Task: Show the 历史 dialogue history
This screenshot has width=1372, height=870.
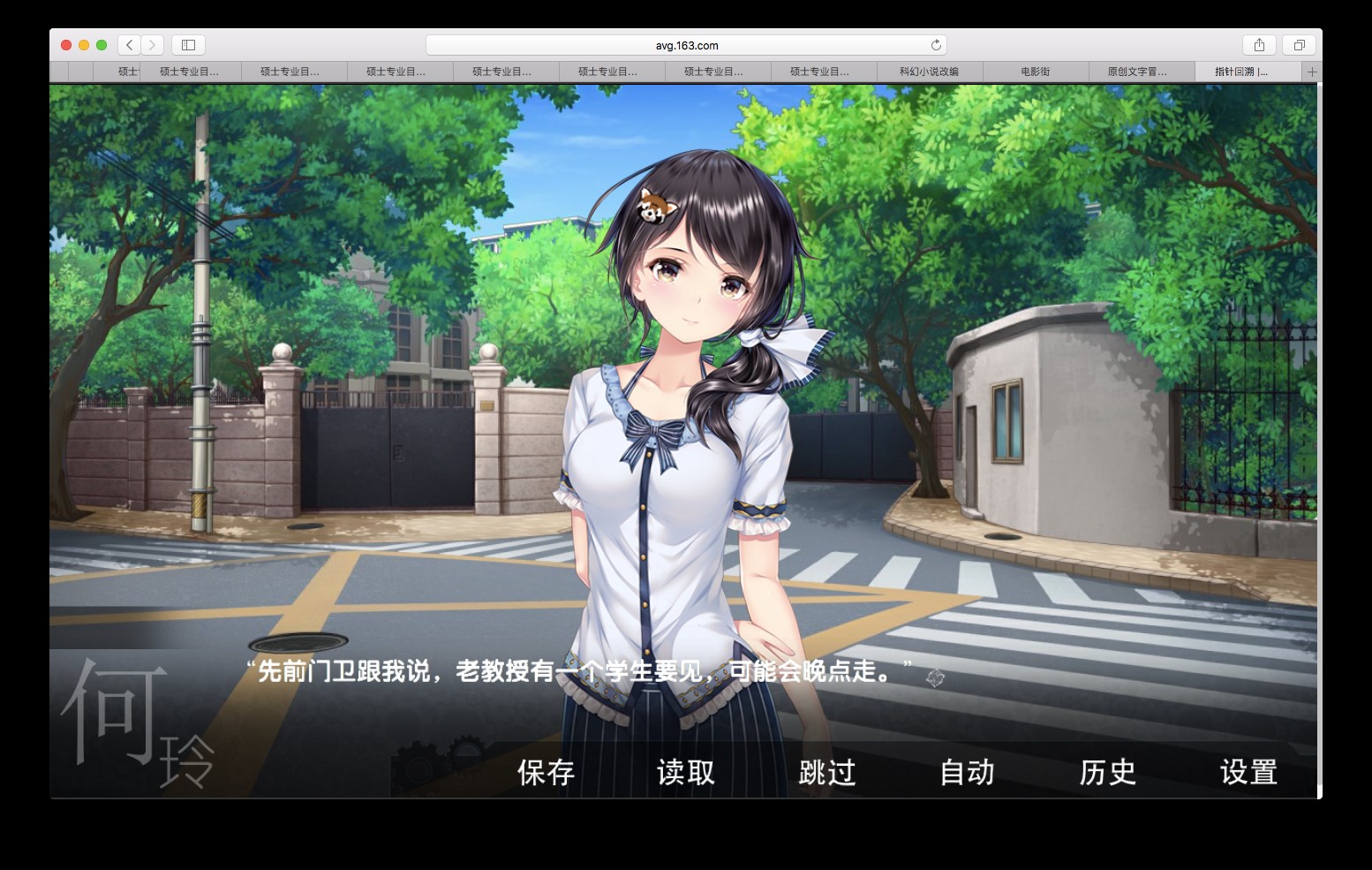Action: pyautogui.click(x=1107, y=772)
